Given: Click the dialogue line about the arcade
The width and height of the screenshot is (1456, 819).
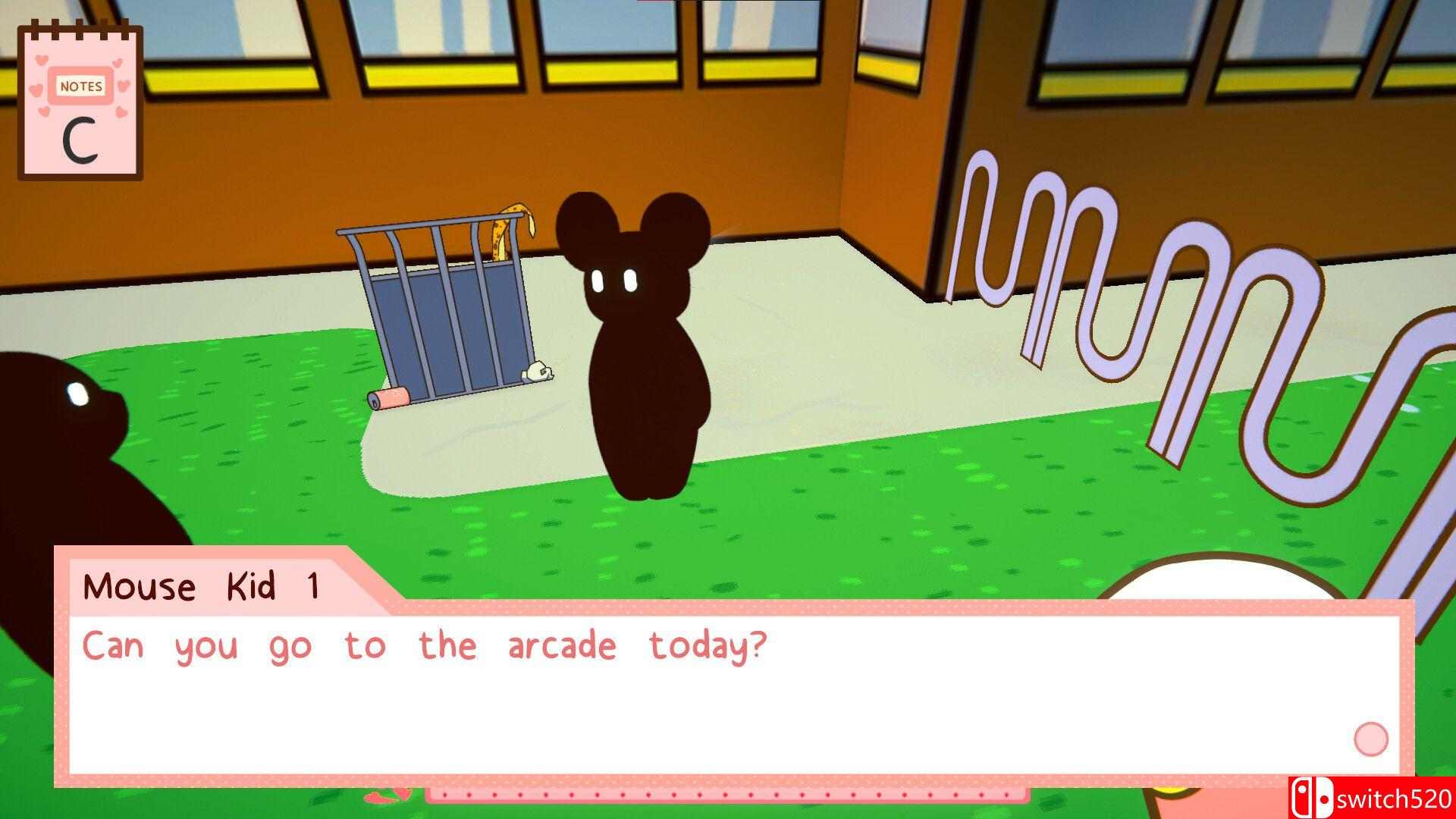Looking at the screenshot, I should (x=425, y=645).
